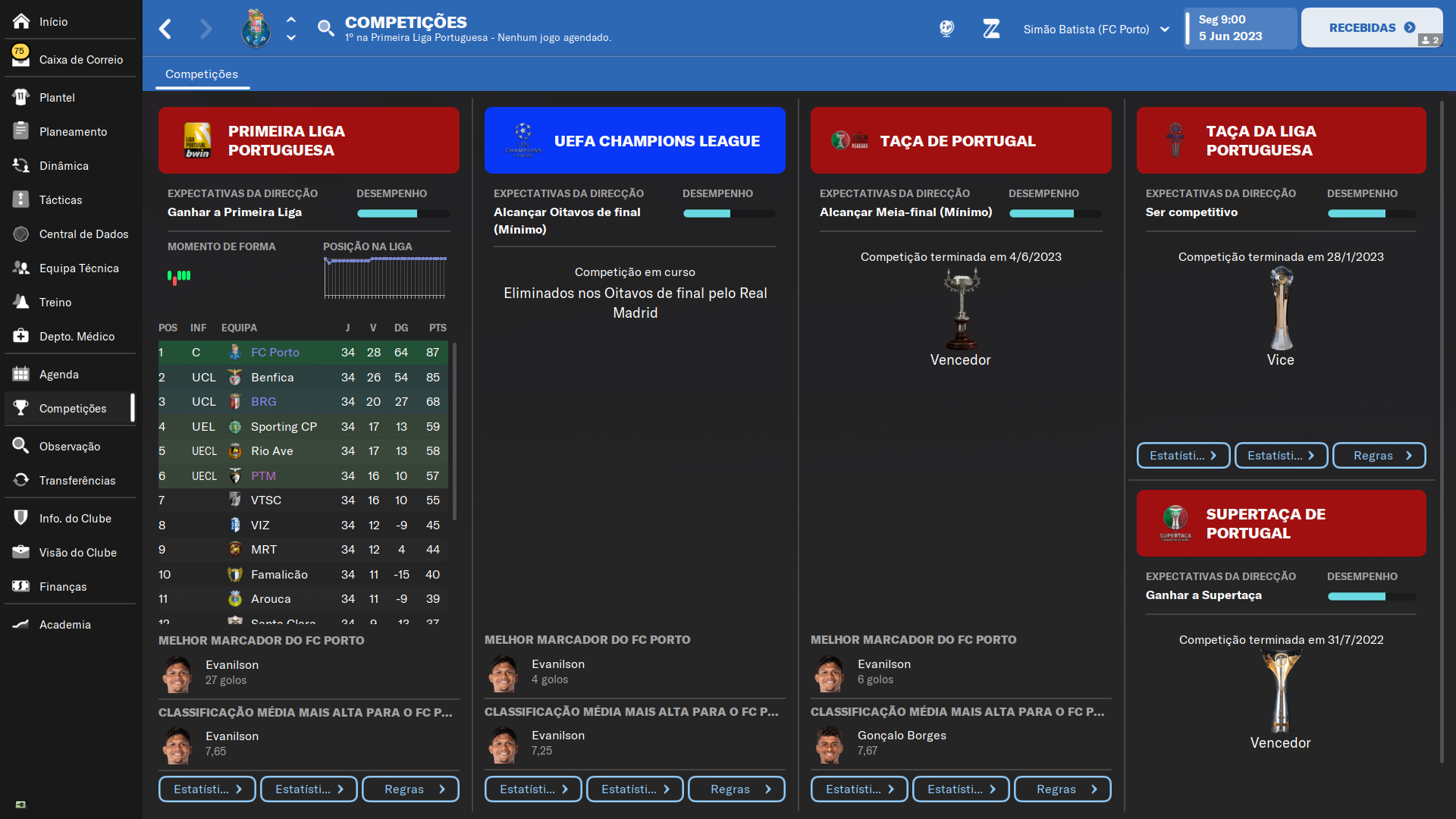Open the magnifying glass search
1456x819 pixels.
click(325, 29)
